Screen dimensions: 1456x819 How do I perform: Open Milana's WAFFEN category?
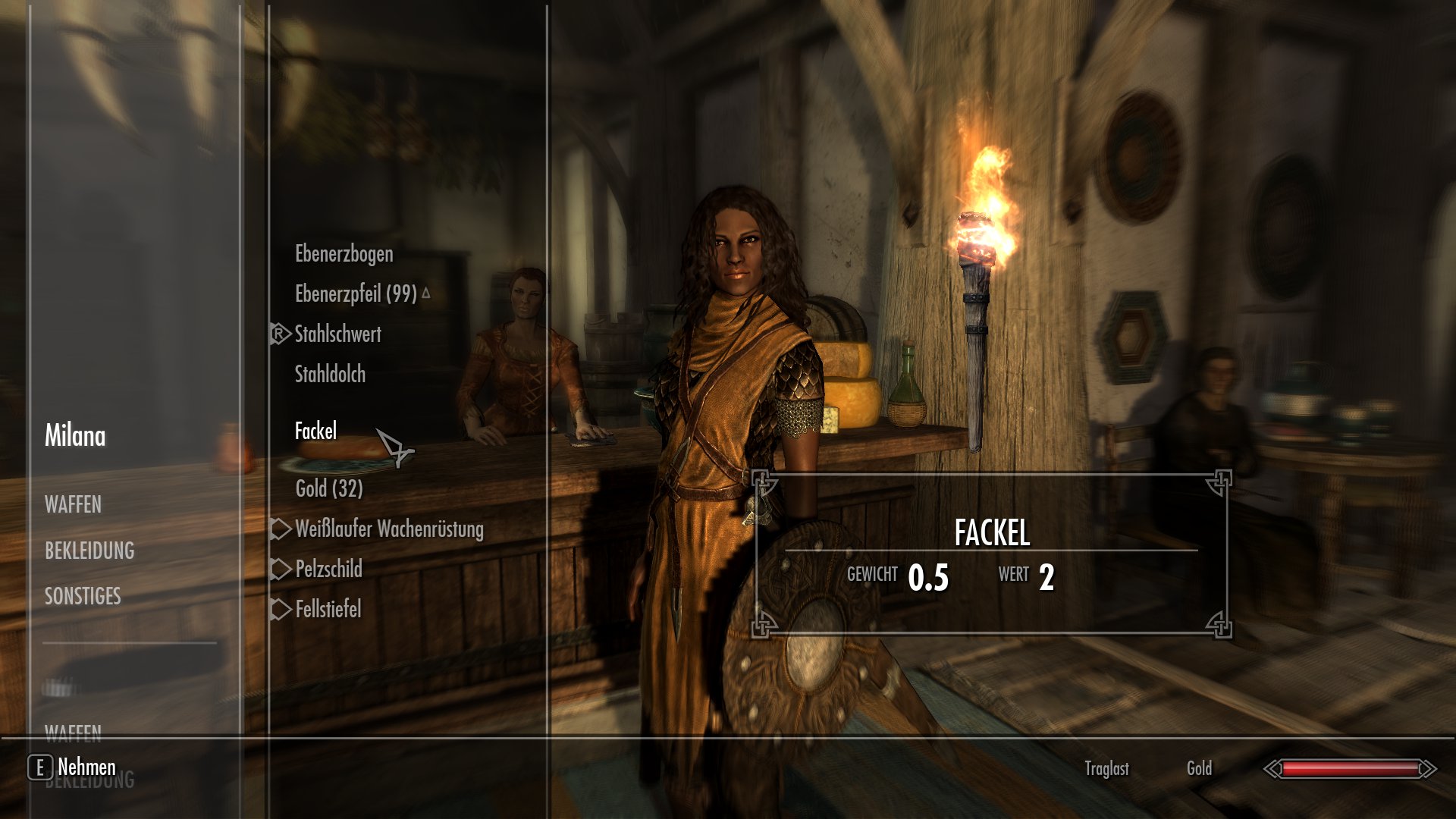(x=73, y=504)
